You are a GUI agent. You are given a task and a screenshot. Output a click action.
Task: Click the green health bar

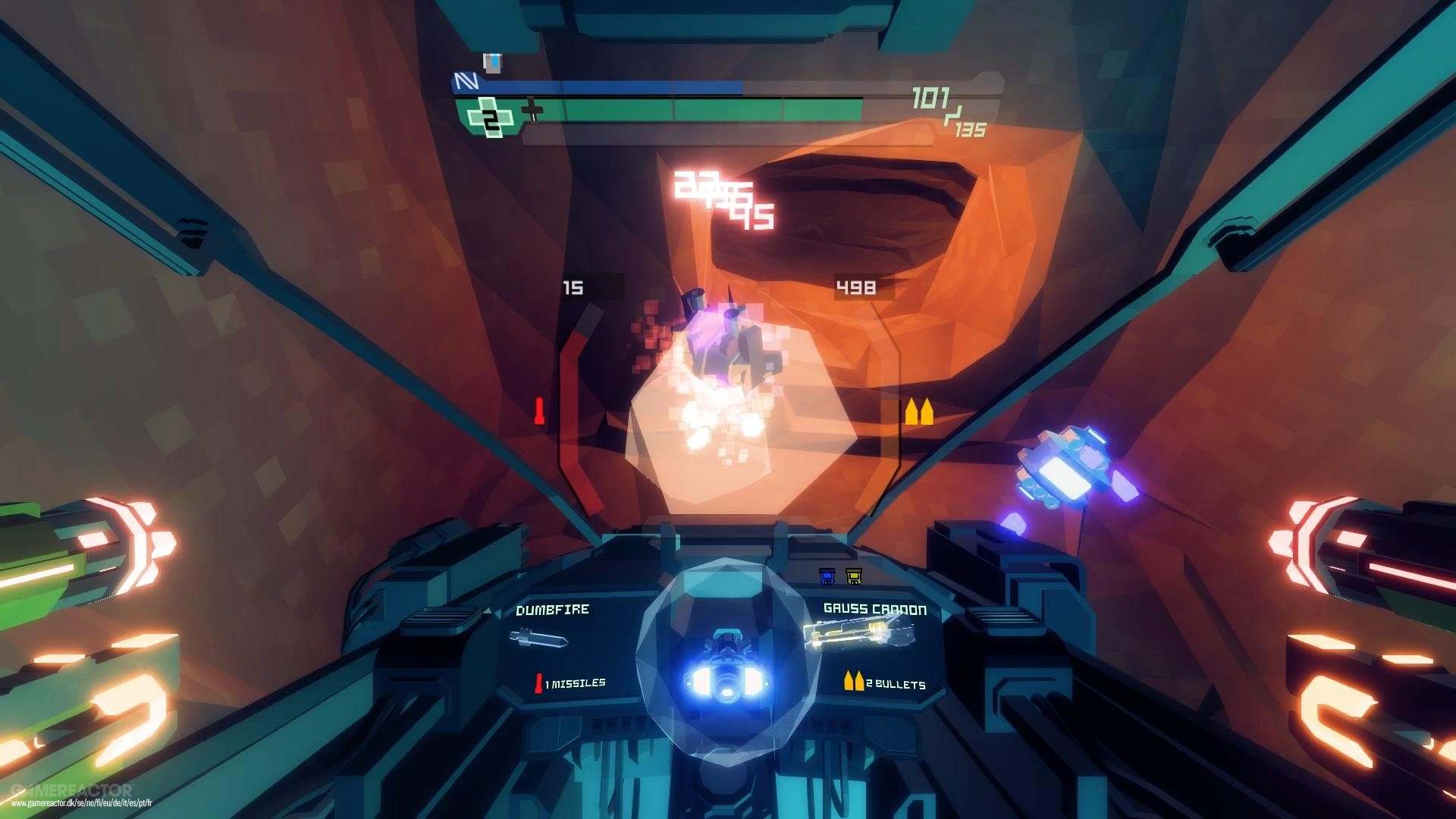[682, 112]
